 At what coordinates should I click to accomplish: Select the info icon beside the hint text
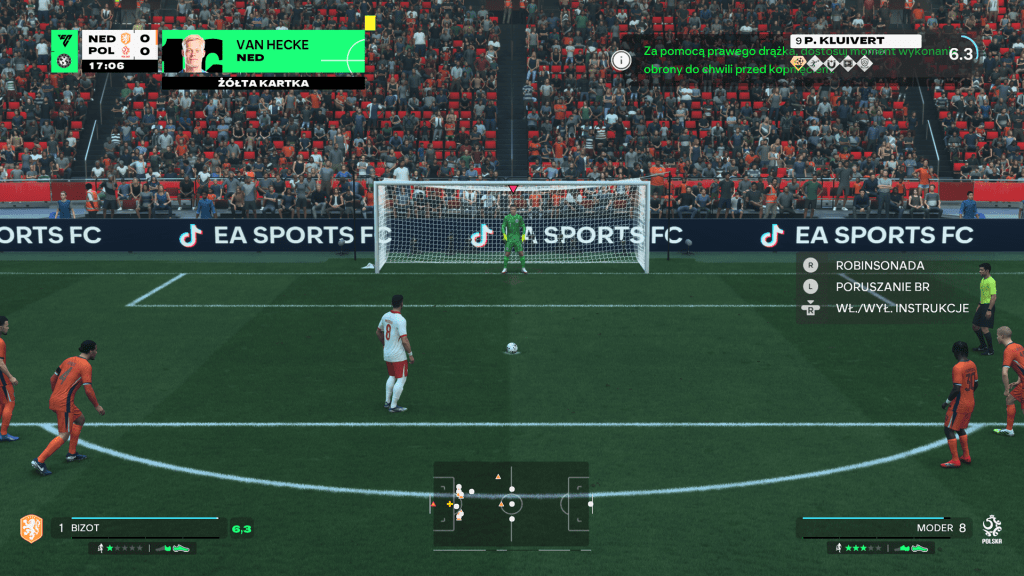coord(622,60)
